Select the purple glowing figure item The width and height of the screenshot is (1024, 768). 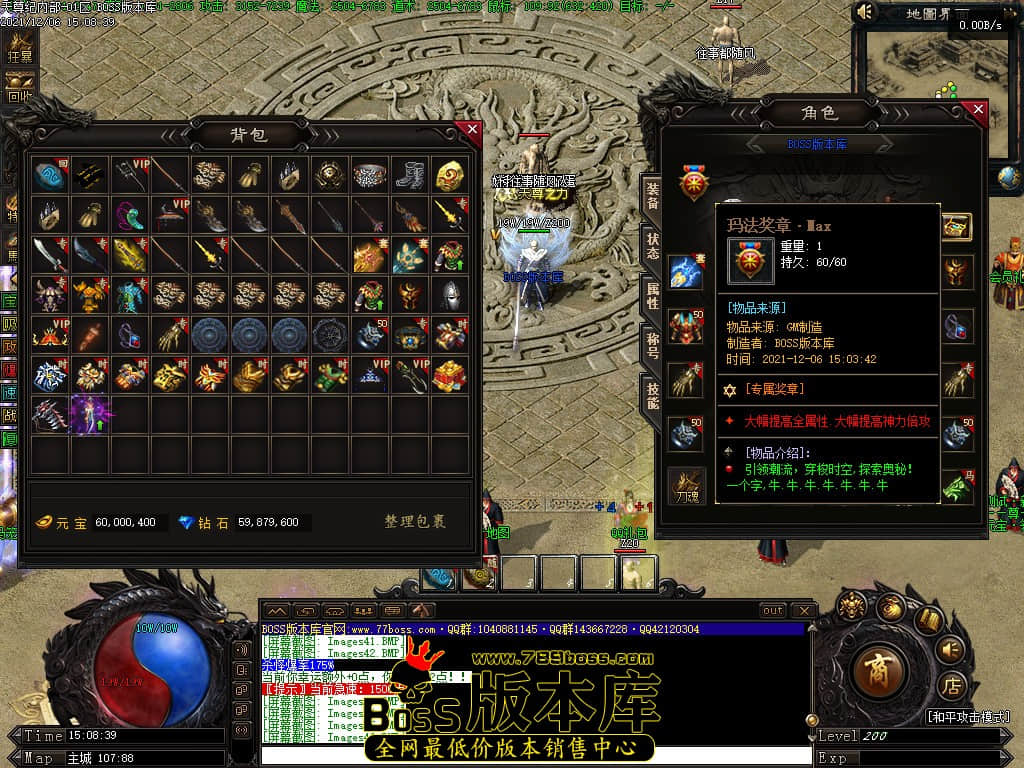click(89, 414)
